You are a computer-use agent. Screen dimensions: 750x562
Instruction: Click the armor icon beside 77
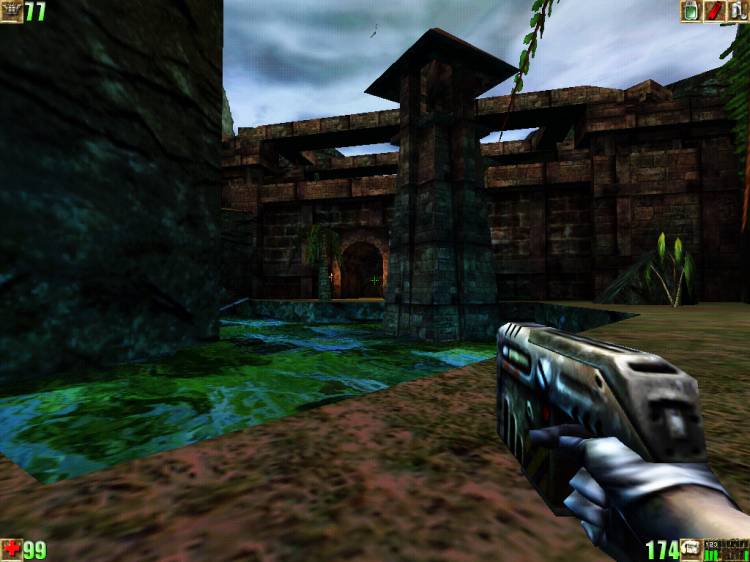pyautogui.click(x=11, y=11)
